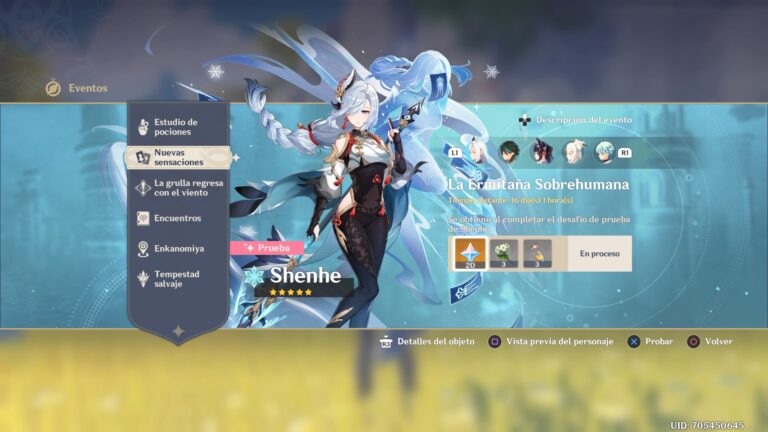Select the Nuevas sensaciones event entry
The width and height of the screenshot is (768, 432).
(x=177, y=157)
